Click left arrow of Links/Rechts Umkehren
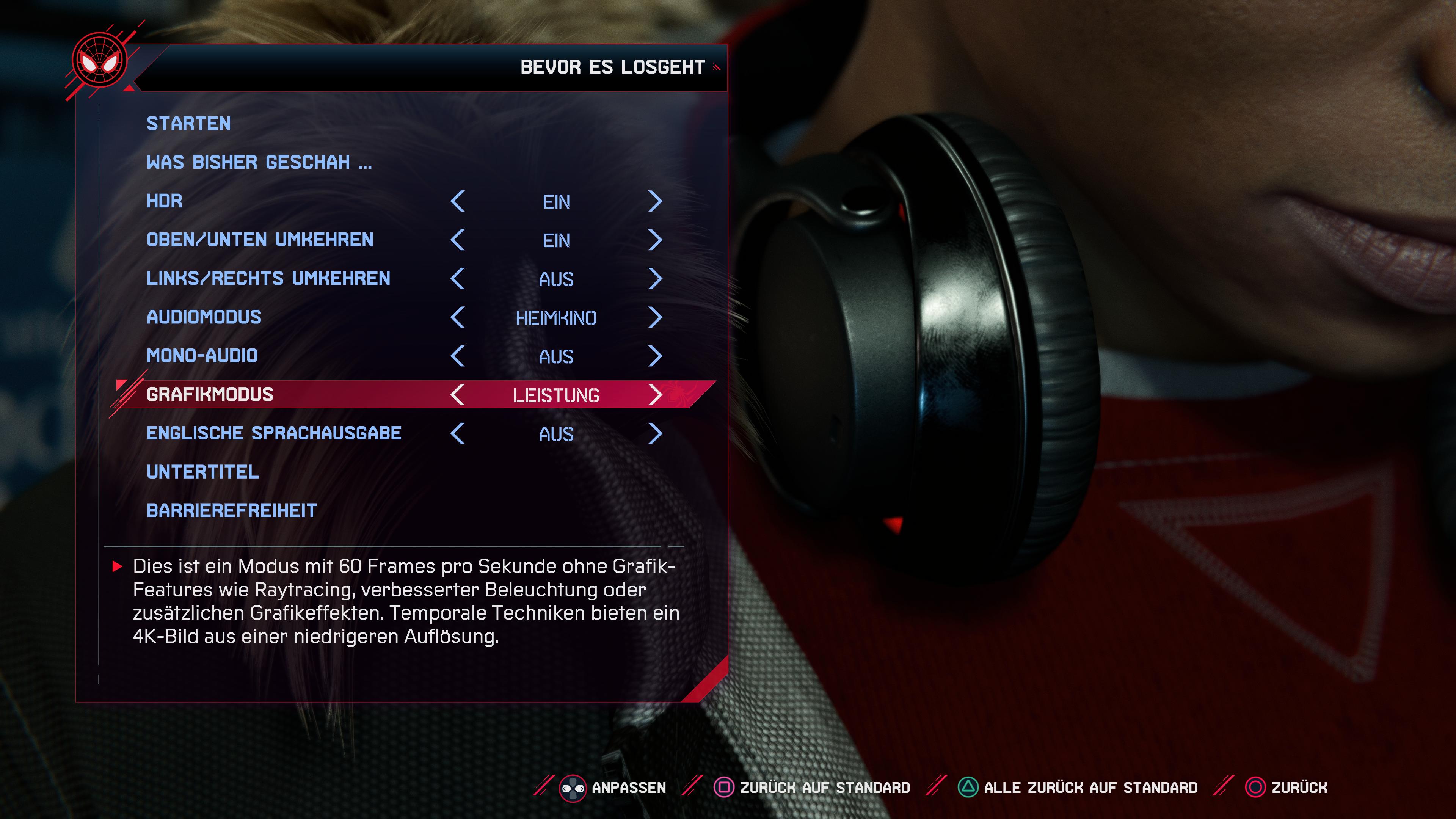The width and height of the screenshot is (1456, 819). pyautogui.click(x=458, y=279)
